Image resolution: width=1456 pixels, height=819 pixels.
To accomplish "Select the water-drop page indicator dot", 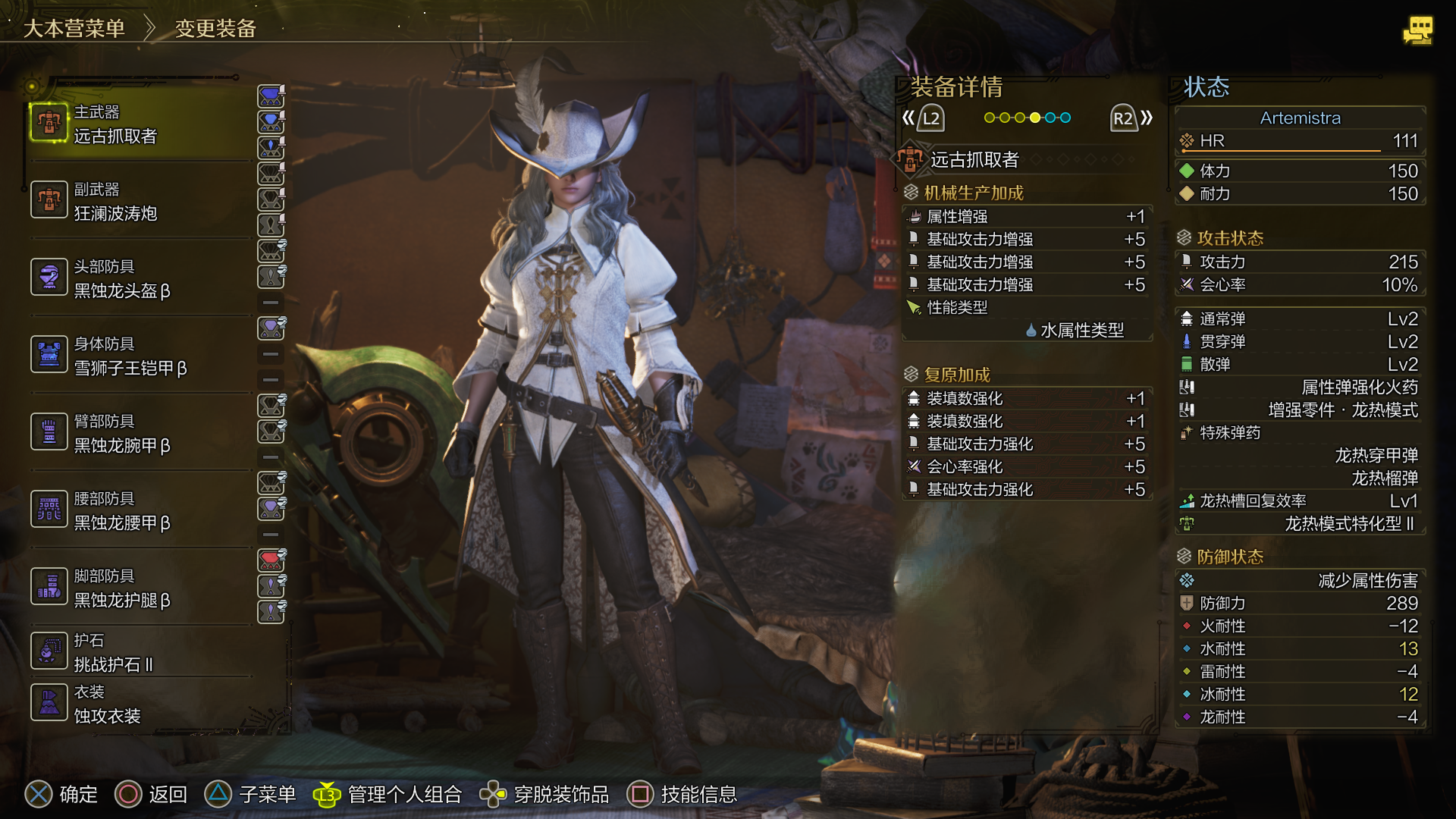I will pyautogui.click(x=1051, y=118).
